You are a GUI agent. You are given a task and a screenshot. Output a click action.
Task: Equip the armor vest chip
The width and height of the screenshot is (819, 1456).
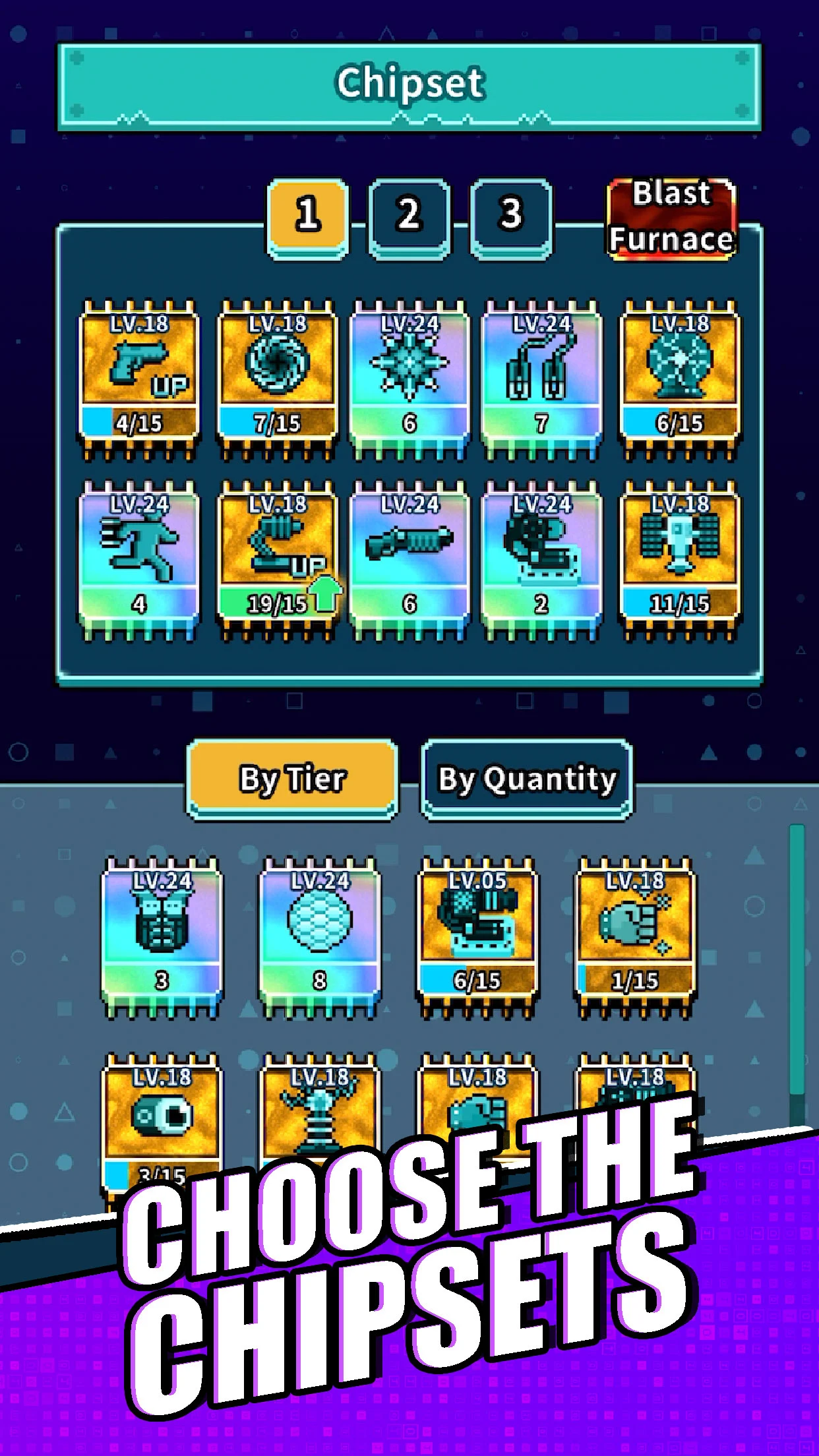[162, 935]
